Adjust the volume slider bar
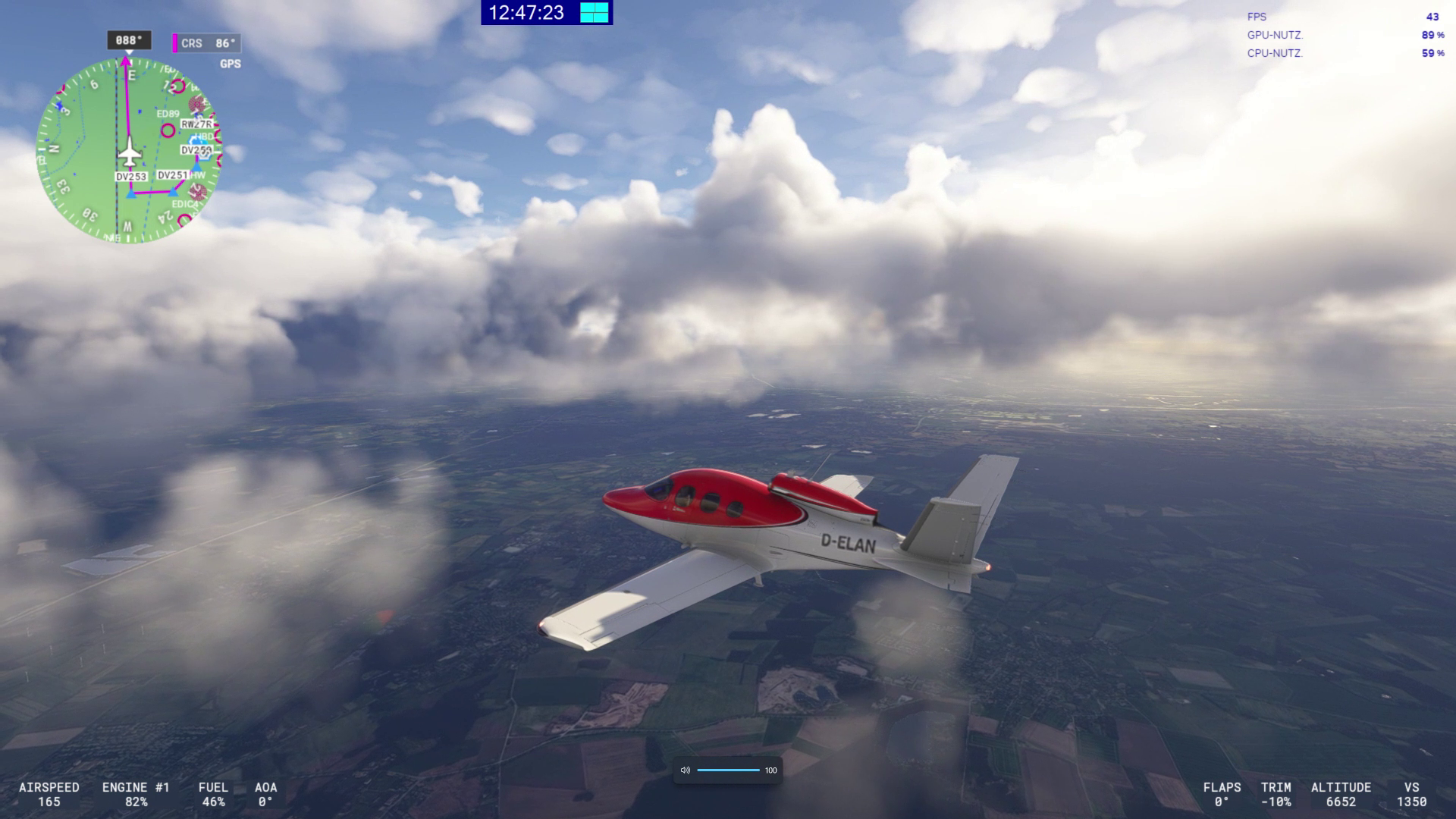Viewport: 1456px width, 819px height. tap(728, 770)
